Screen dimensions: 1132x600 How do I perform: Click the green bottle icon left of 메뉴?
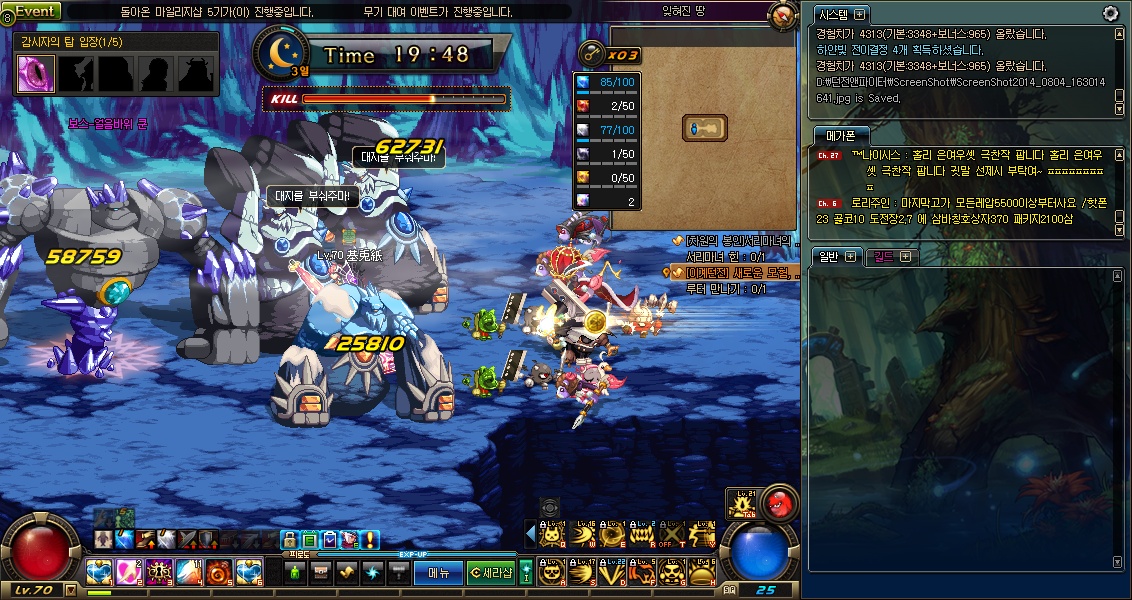coord(295,572)
